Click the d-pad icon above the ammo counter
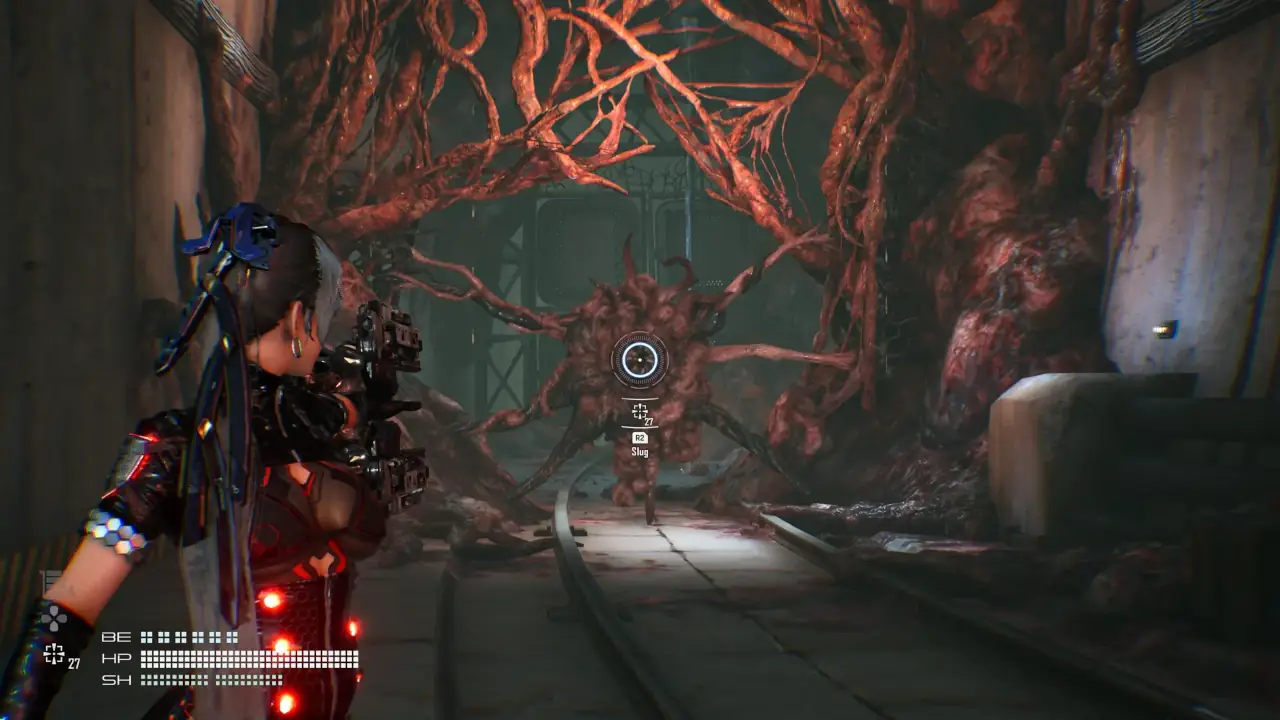Image resolution: width=1280 pixels, height=720 pixels. point(54,618)
